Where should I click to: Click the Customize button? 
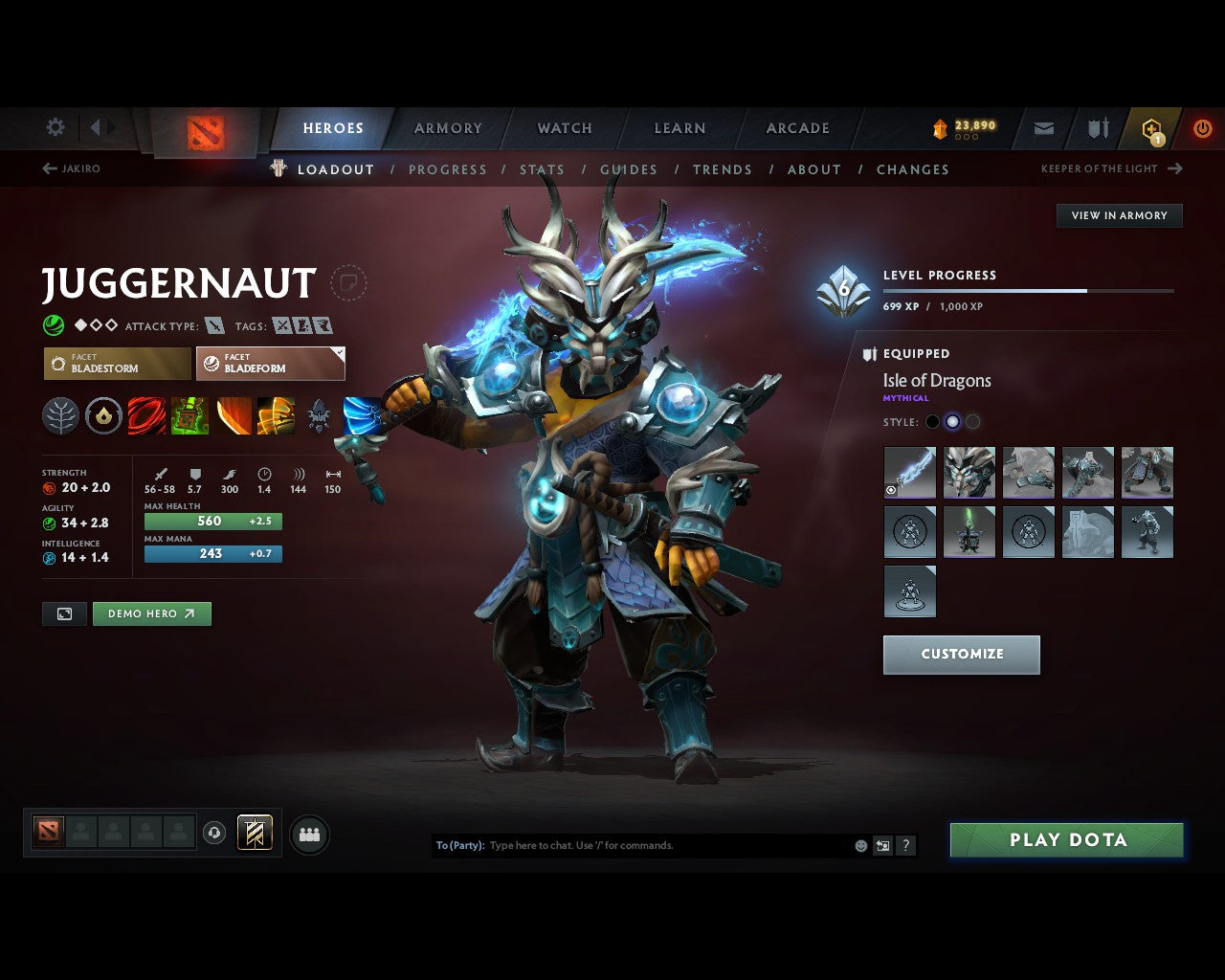(961, 655)
